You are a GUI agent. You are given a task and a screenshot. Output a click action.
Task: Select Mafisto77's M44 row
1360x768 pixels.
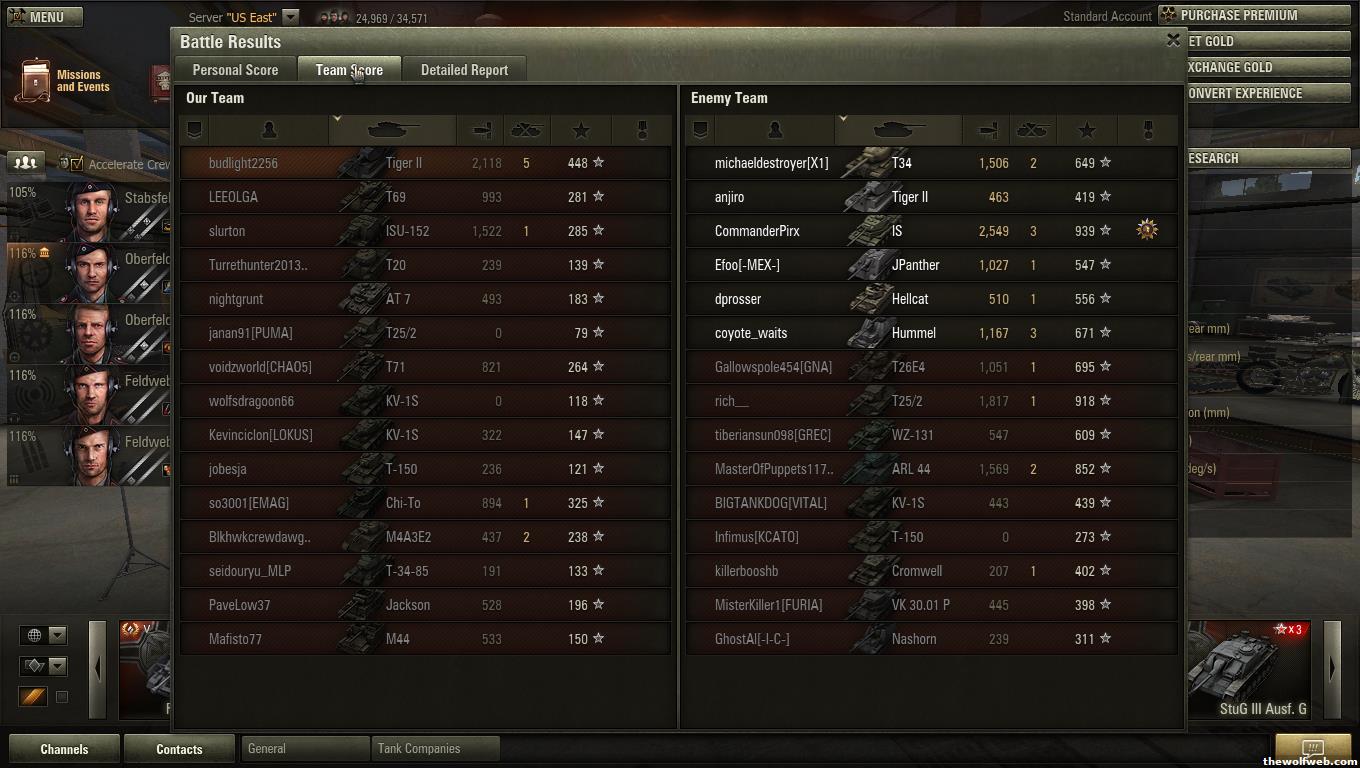pos(425,639)
